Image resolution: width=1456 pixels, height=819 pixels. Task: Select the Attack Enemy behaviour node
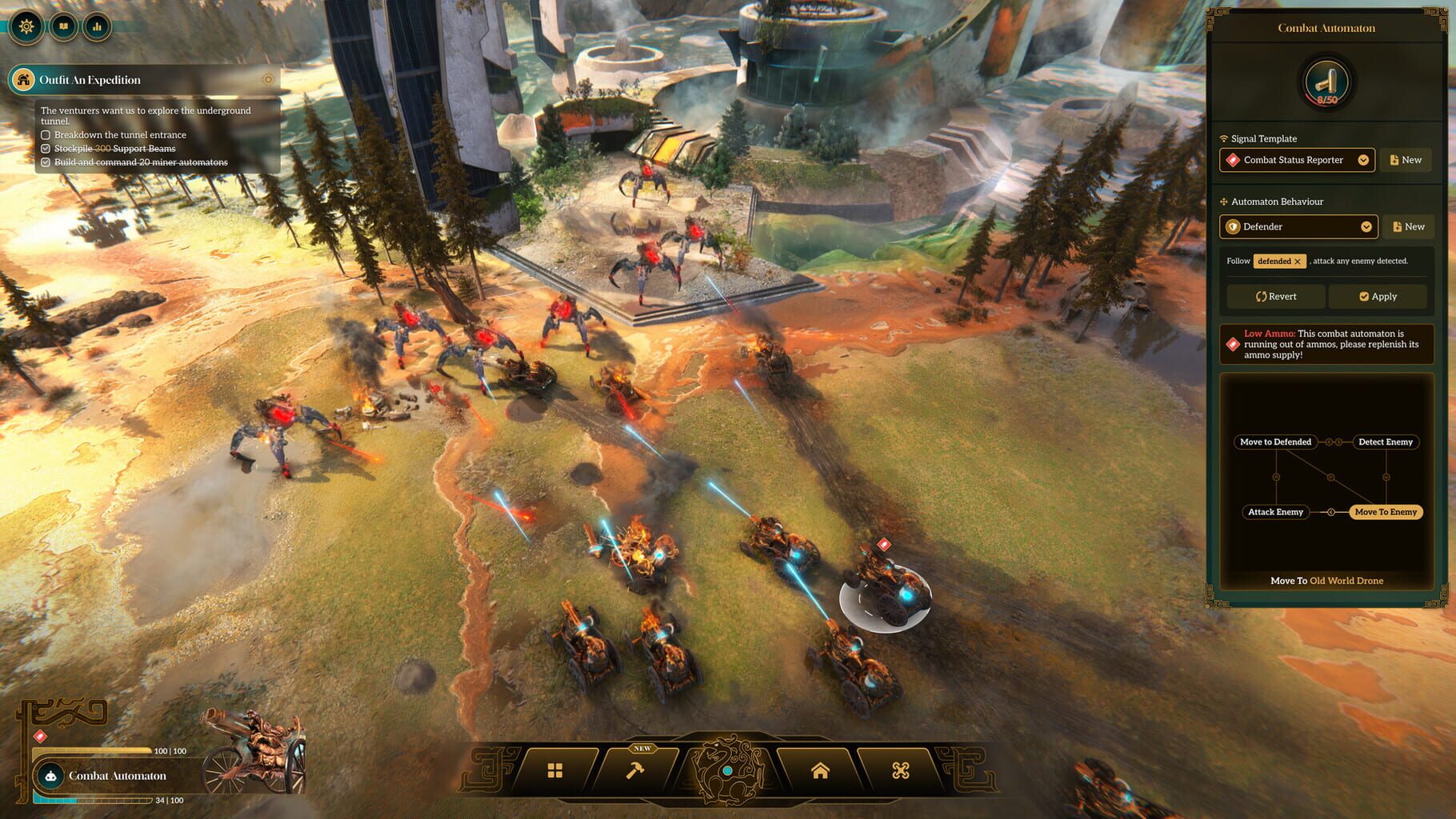pos(1274,512)
